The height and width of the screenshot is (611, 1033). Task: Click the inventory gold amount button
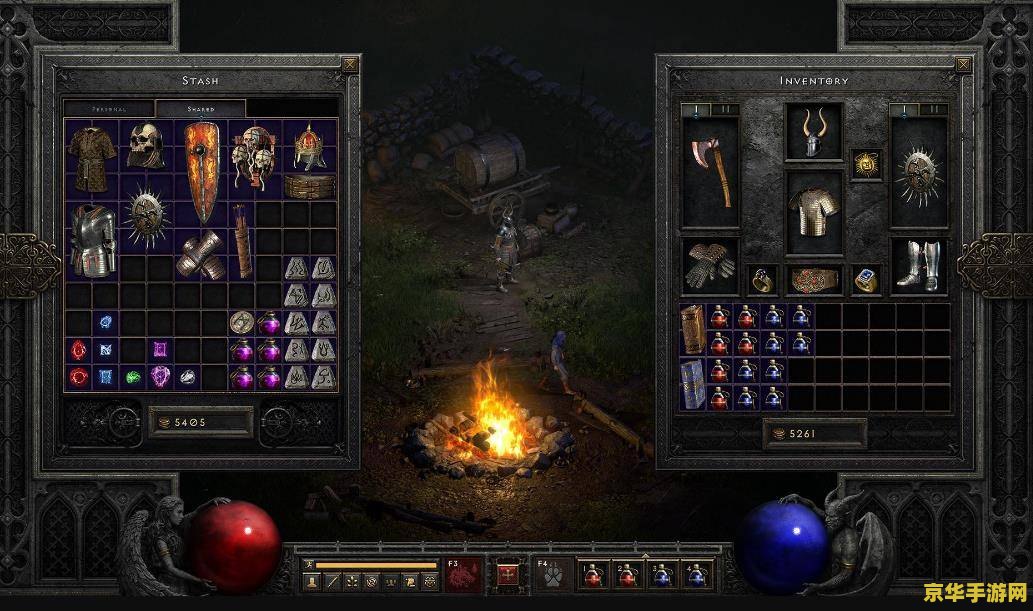pyautogui.click(x=814, y=434)
